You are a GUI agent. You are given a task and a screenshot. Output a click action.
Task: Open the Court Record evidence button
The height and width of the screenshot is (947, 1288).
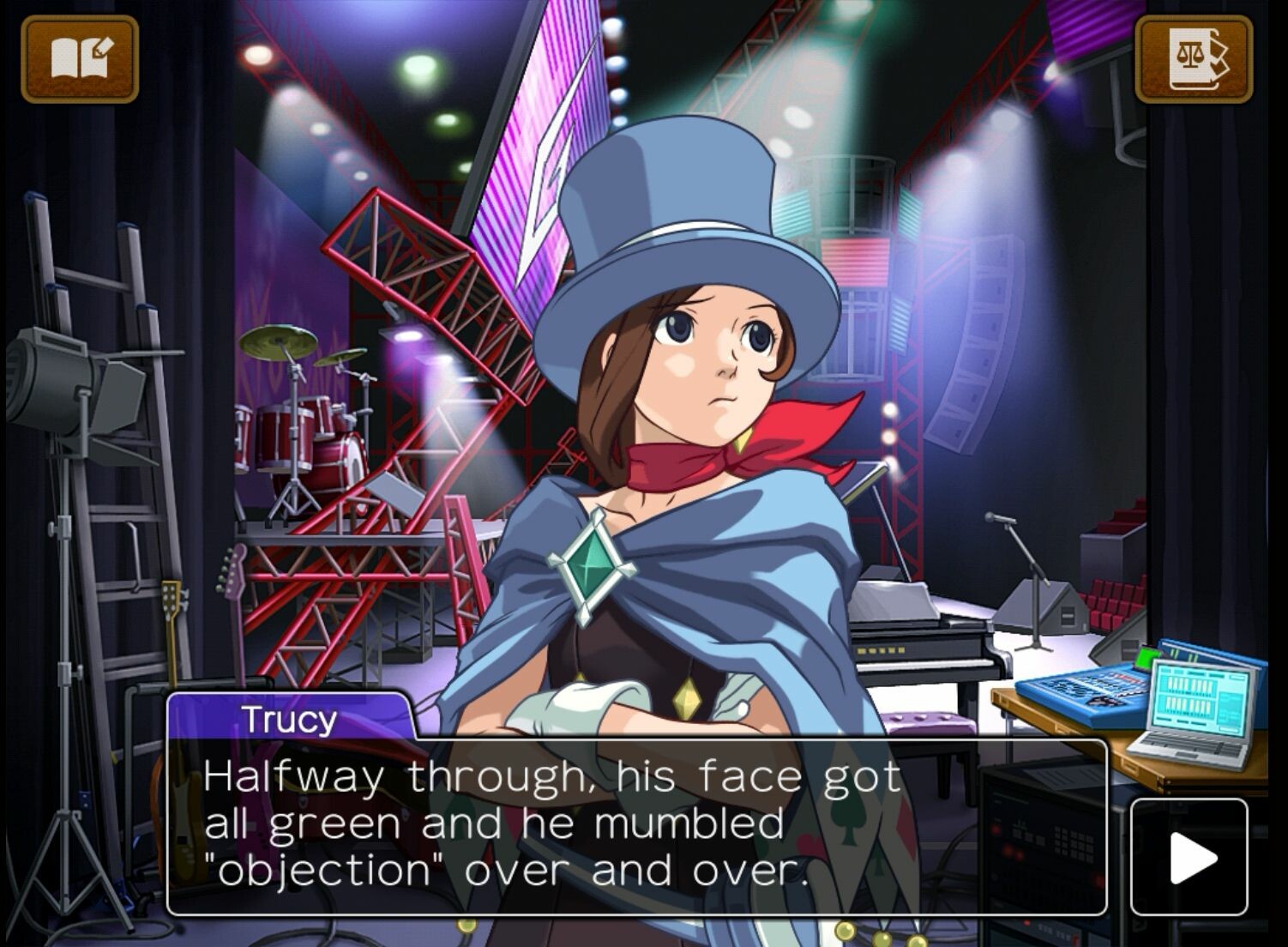click(1193, 59)
